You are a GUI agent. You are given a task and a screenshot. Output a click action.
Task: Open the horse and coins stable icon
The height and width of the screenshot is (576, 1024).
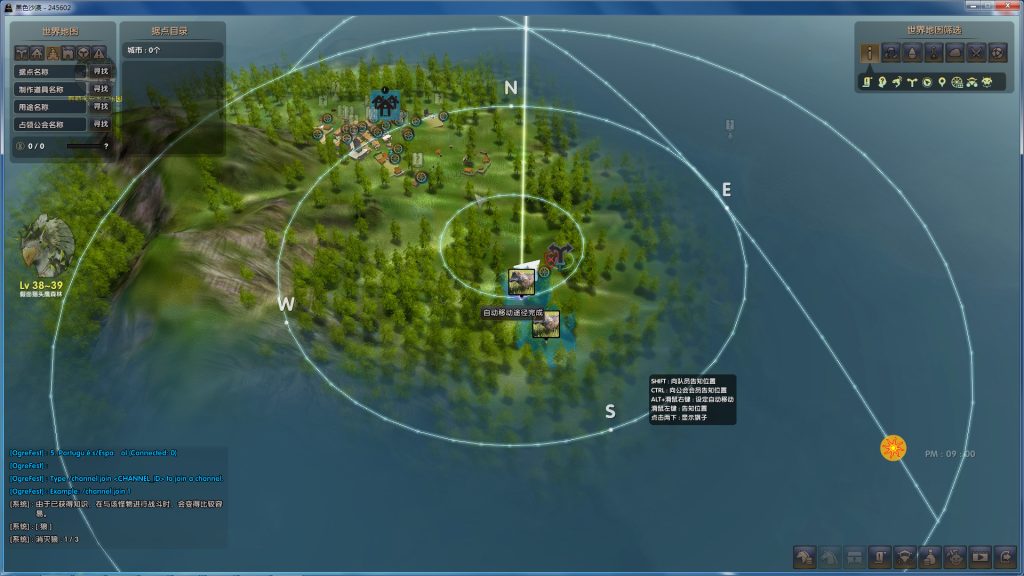click(x=805, y=555)
